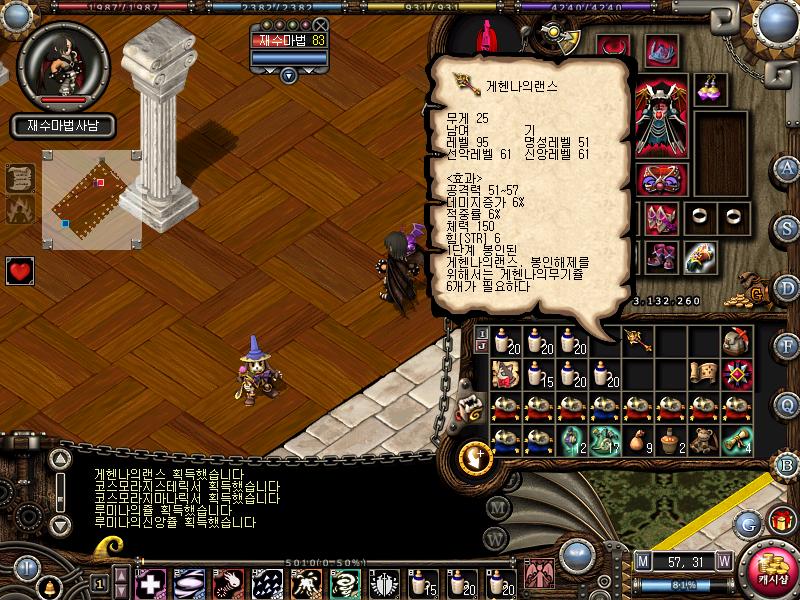The width and height of the screenshot is (800, 600).
Task: Click the round F side button
Action: (x=788, y=345)
